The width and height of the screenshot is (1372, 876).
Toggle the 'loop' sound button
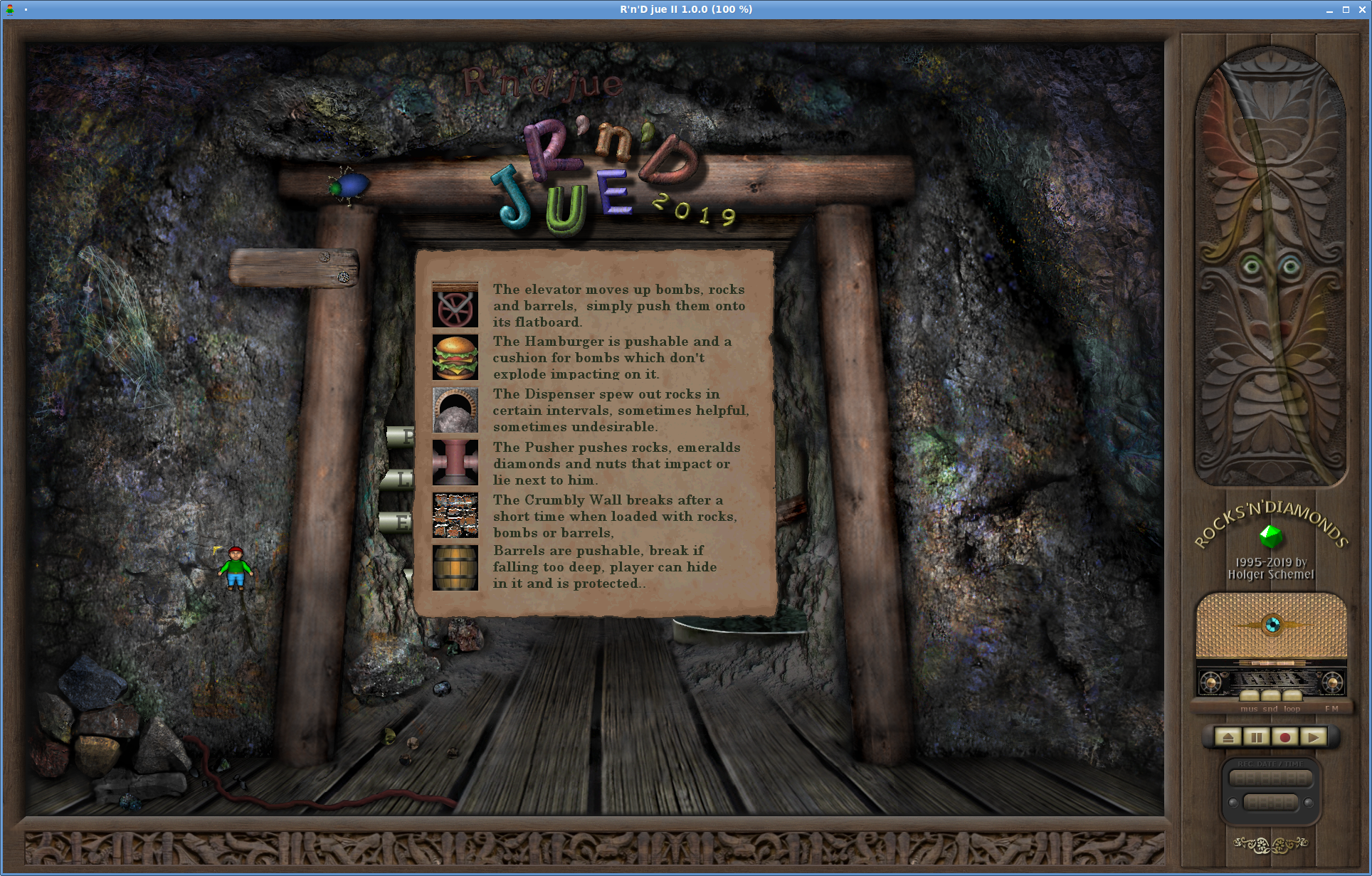tap(1292, 696)
